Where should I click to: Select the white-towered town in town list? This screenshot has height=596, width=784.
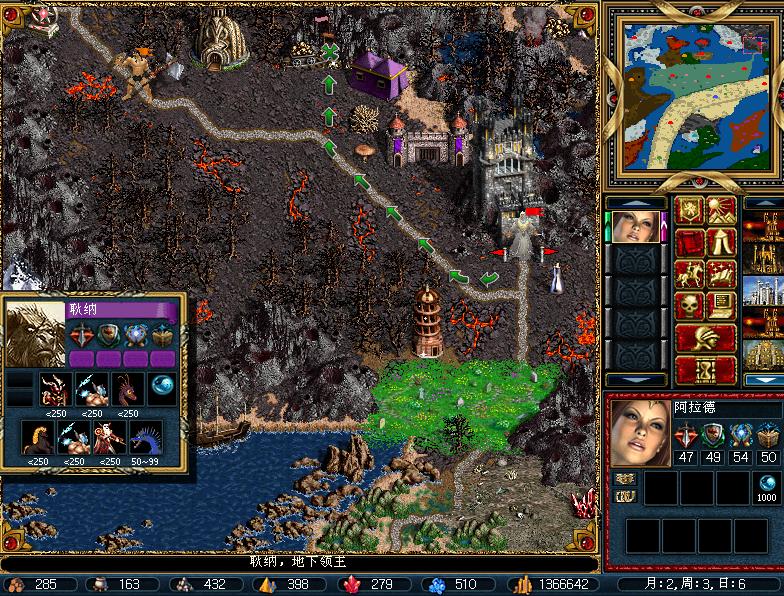point(765,292)
